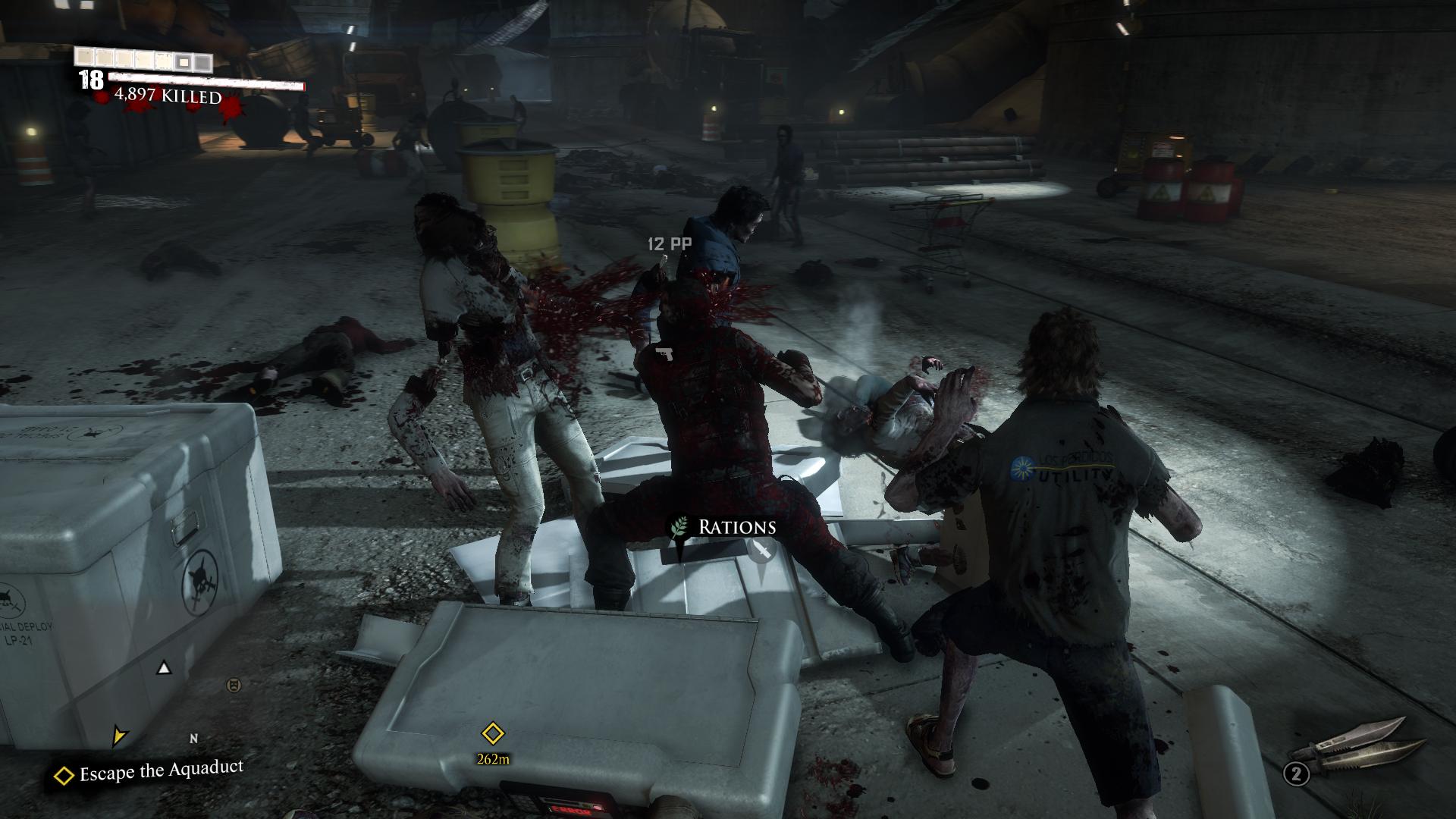Select the highlighted inventory slot with small square
The width and height of the screenshot is (1456, 819).
[183, 61]
